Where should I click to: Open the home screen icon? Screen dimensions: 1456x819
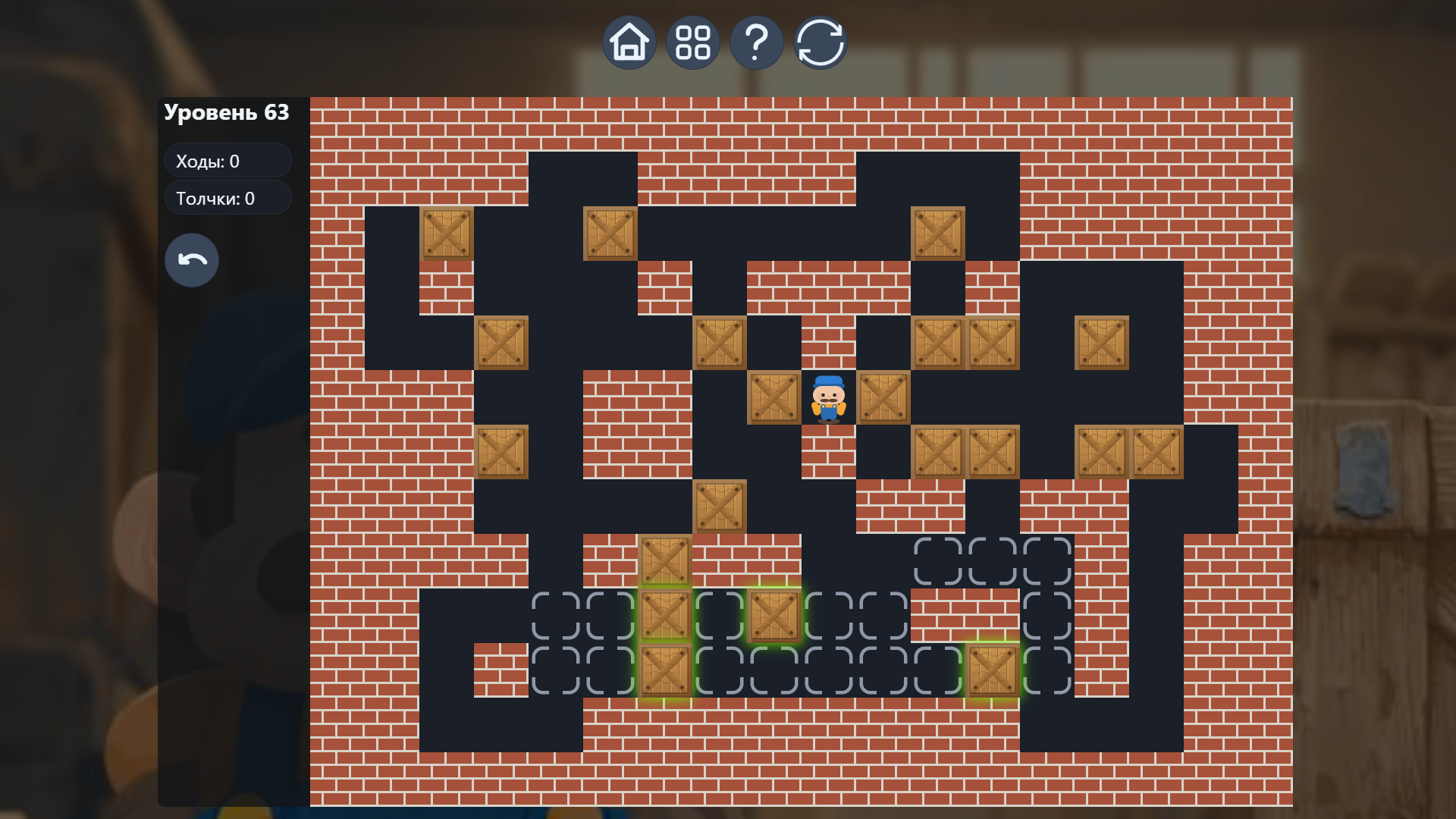(x=629, y=42)
